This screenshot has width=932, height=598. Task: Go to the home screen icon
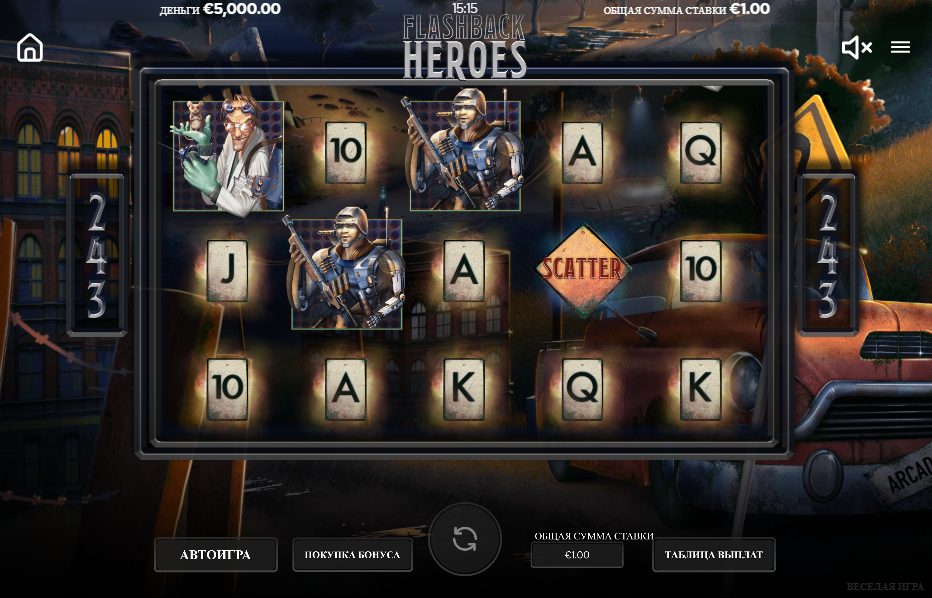point(30,47)
